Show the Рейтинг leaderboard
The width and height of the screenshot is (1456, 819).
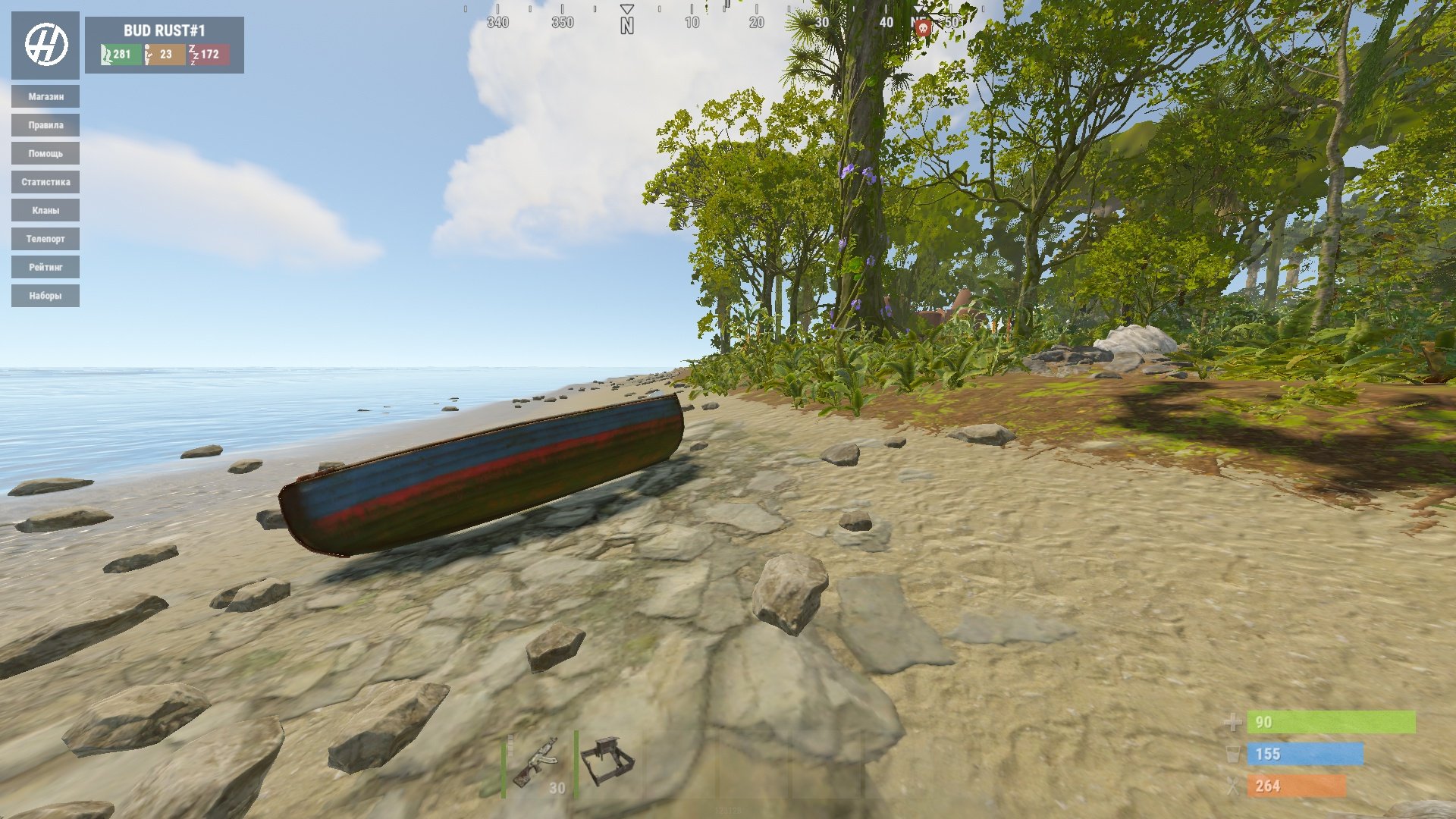click(x=45, y=267)
